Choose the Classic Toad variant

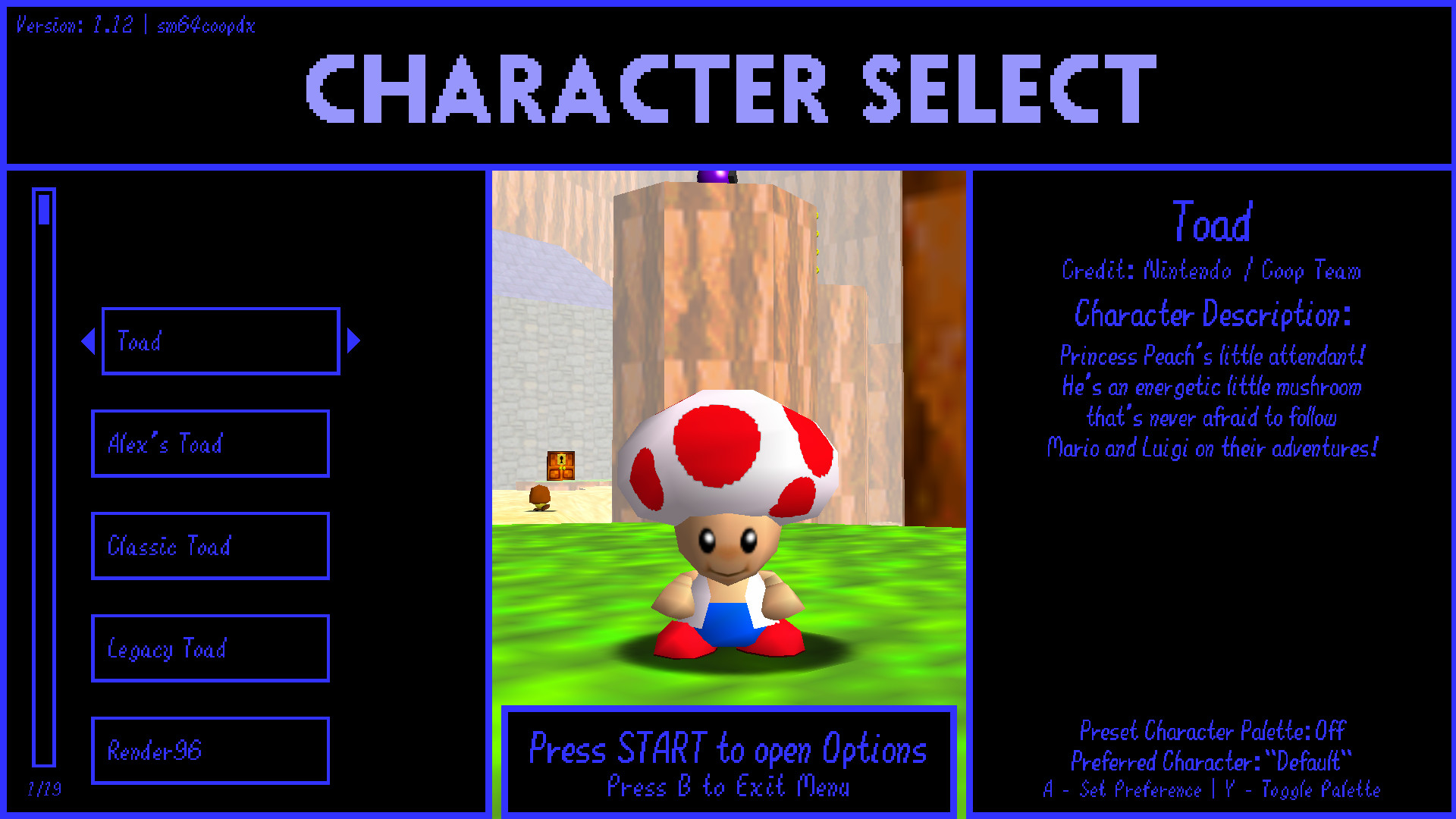click(x=210, y=545)
